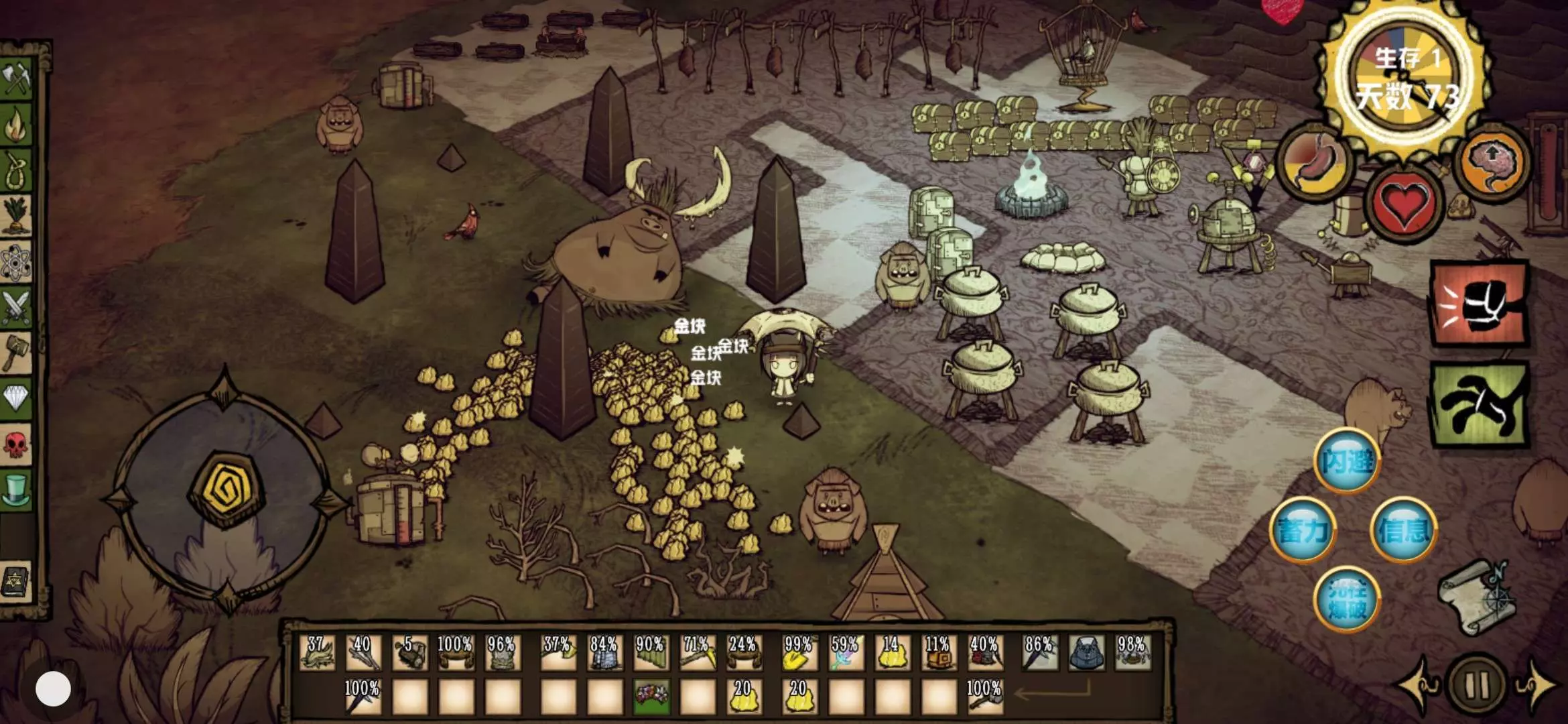Tap the 信息 info button
The height and width of the screenshot is (724, 1568).
1403,531
